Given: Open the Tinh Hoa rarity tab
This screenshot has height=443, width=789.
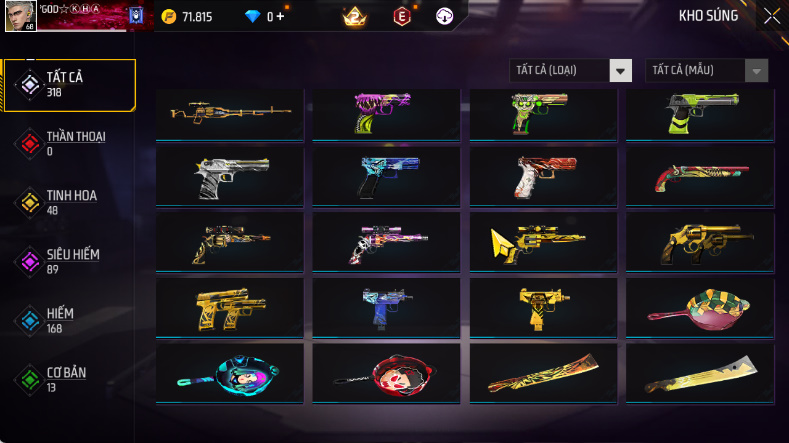Looking at the screenshot, I should (x=70, y=202).
